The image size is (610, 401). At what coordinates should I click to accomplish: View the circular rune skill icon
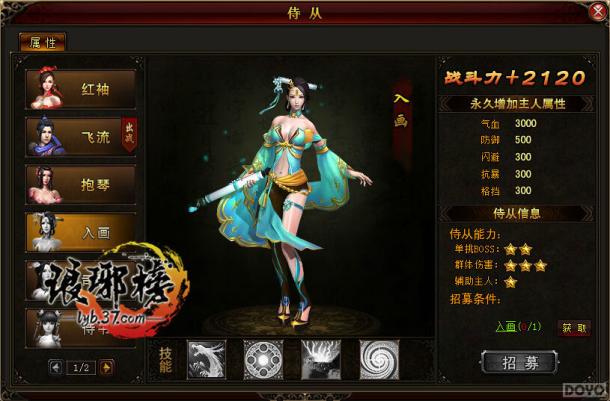point(263,357)
